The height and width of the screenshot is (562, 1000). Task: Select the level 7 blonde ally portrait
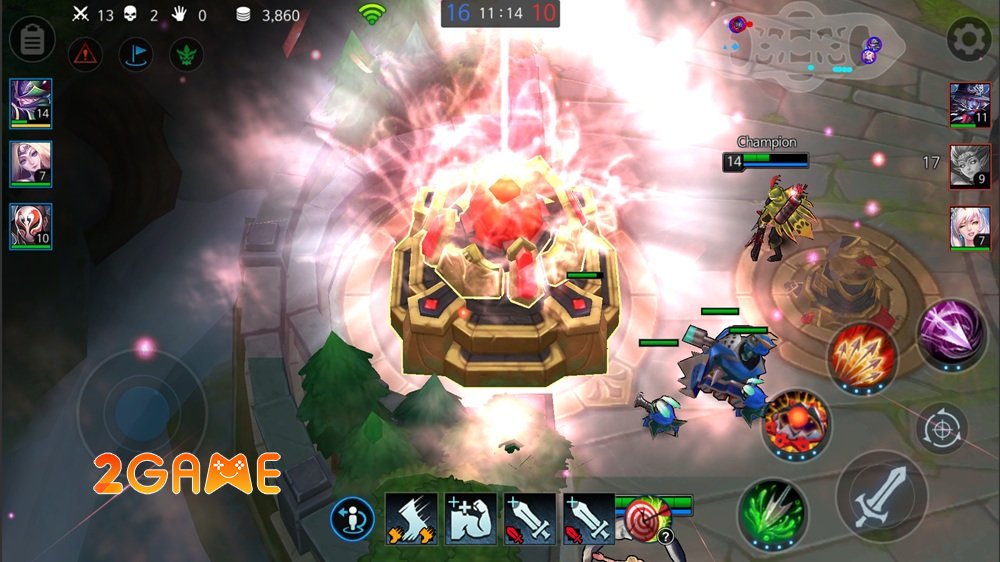pos(30,164)
